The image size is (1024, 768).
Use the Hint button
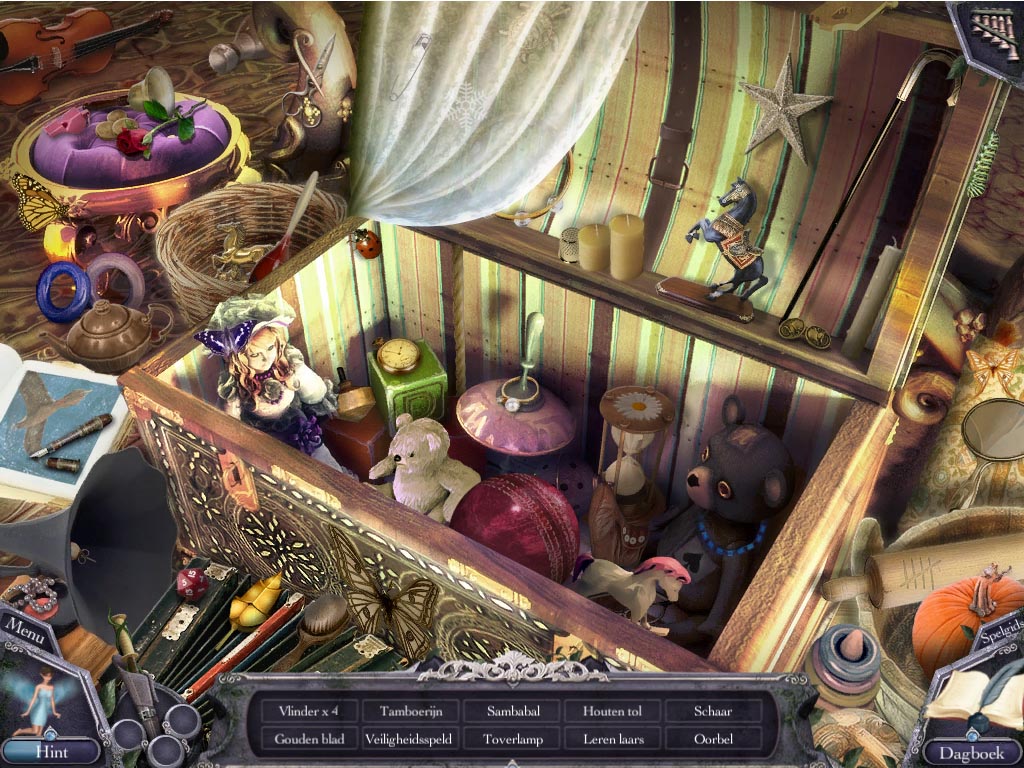click(x=51, y=749)
